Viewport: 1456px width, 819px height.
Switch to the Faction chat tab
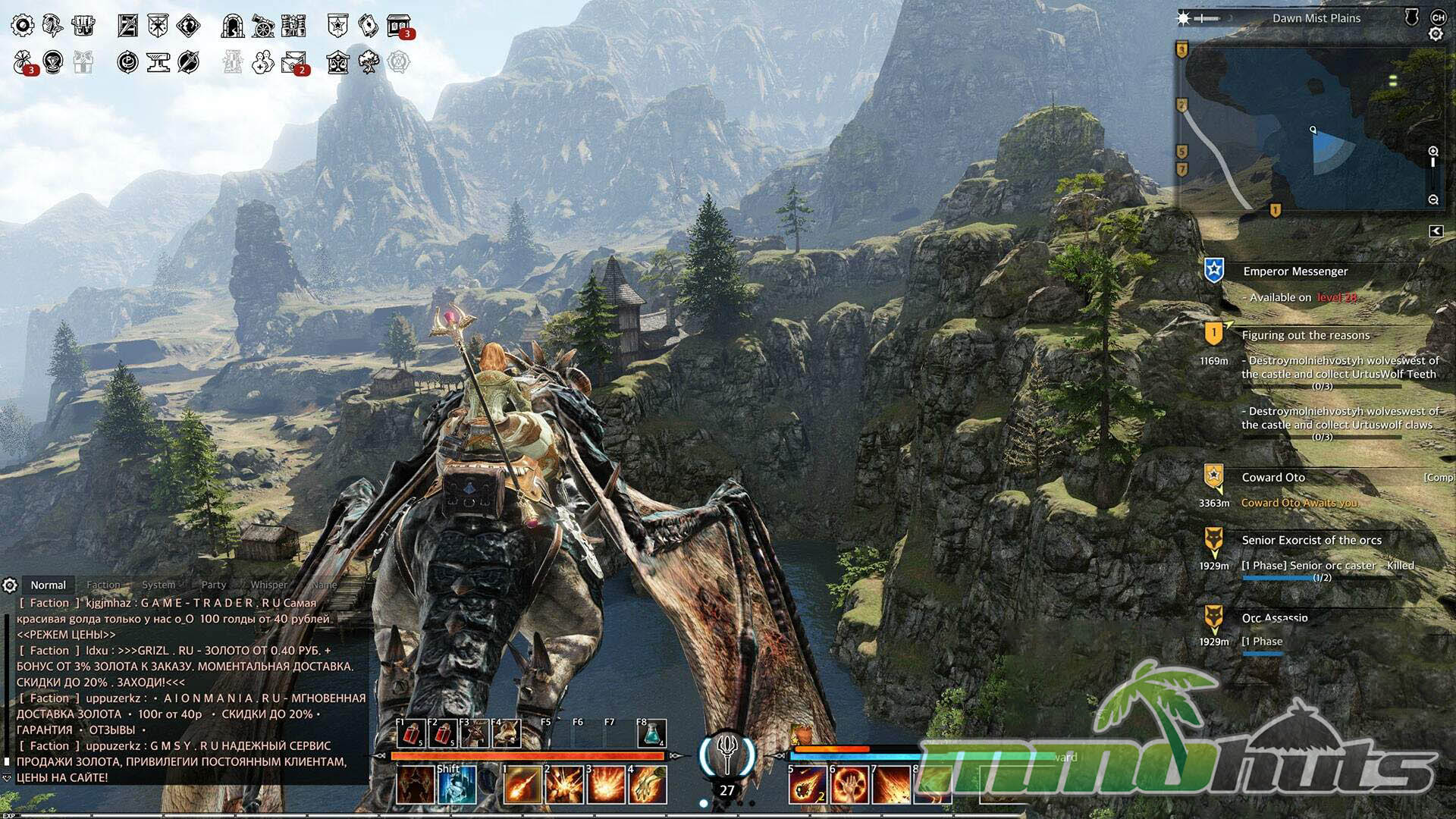(x=103, y=585)
